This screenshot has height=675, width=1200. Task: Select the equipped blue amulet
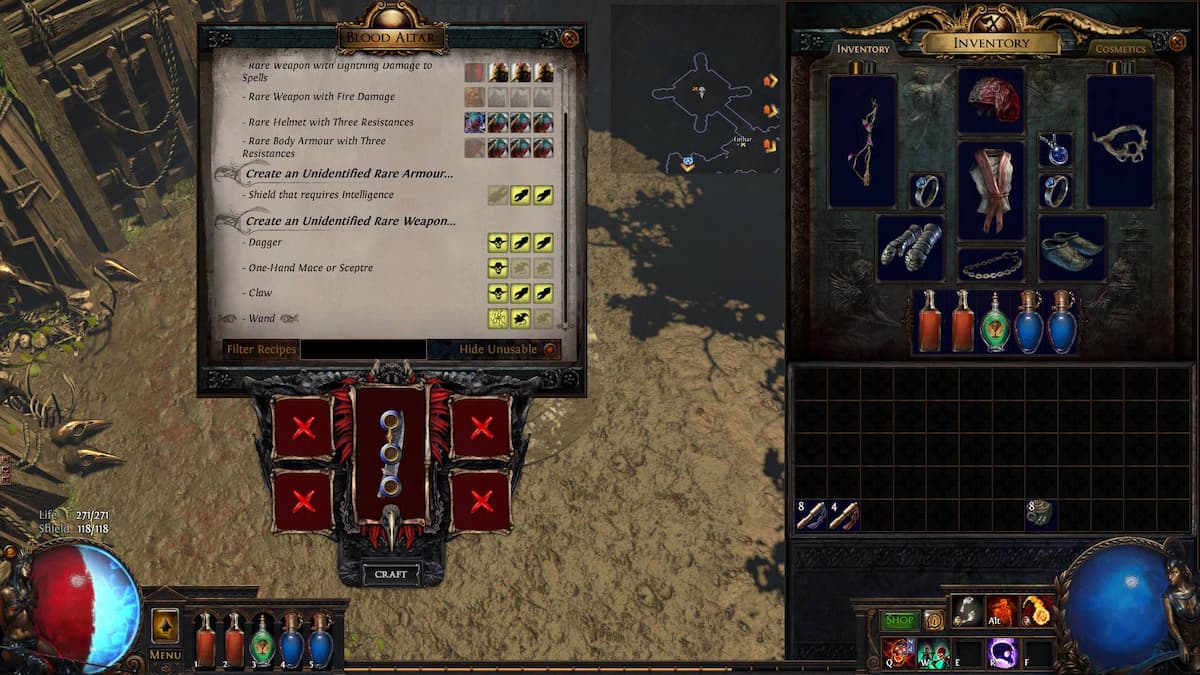pyautogui.click(x=1055, y=150)
